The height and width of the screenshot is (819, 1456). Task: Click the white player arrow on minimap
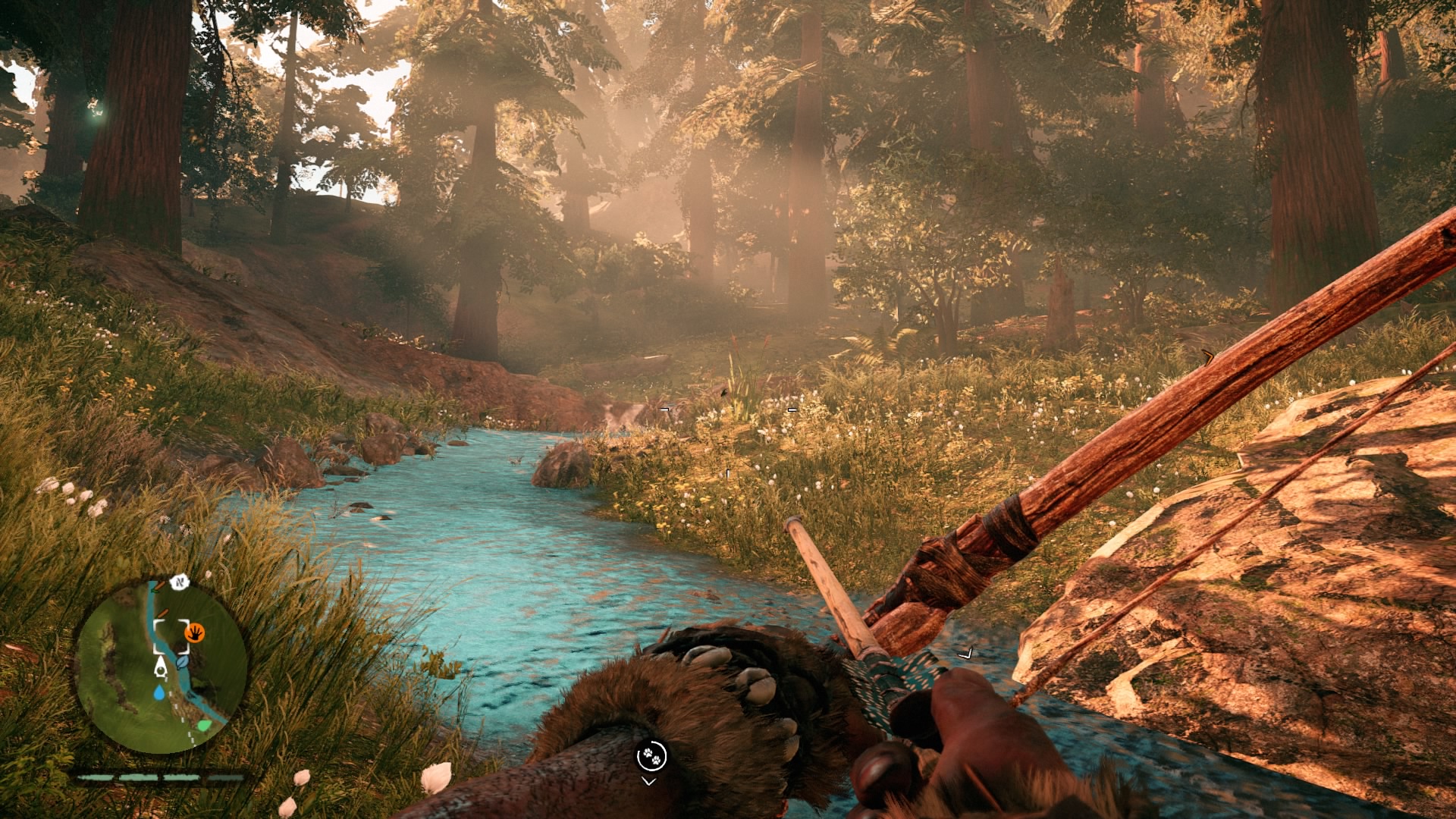[x=161, y=667]
